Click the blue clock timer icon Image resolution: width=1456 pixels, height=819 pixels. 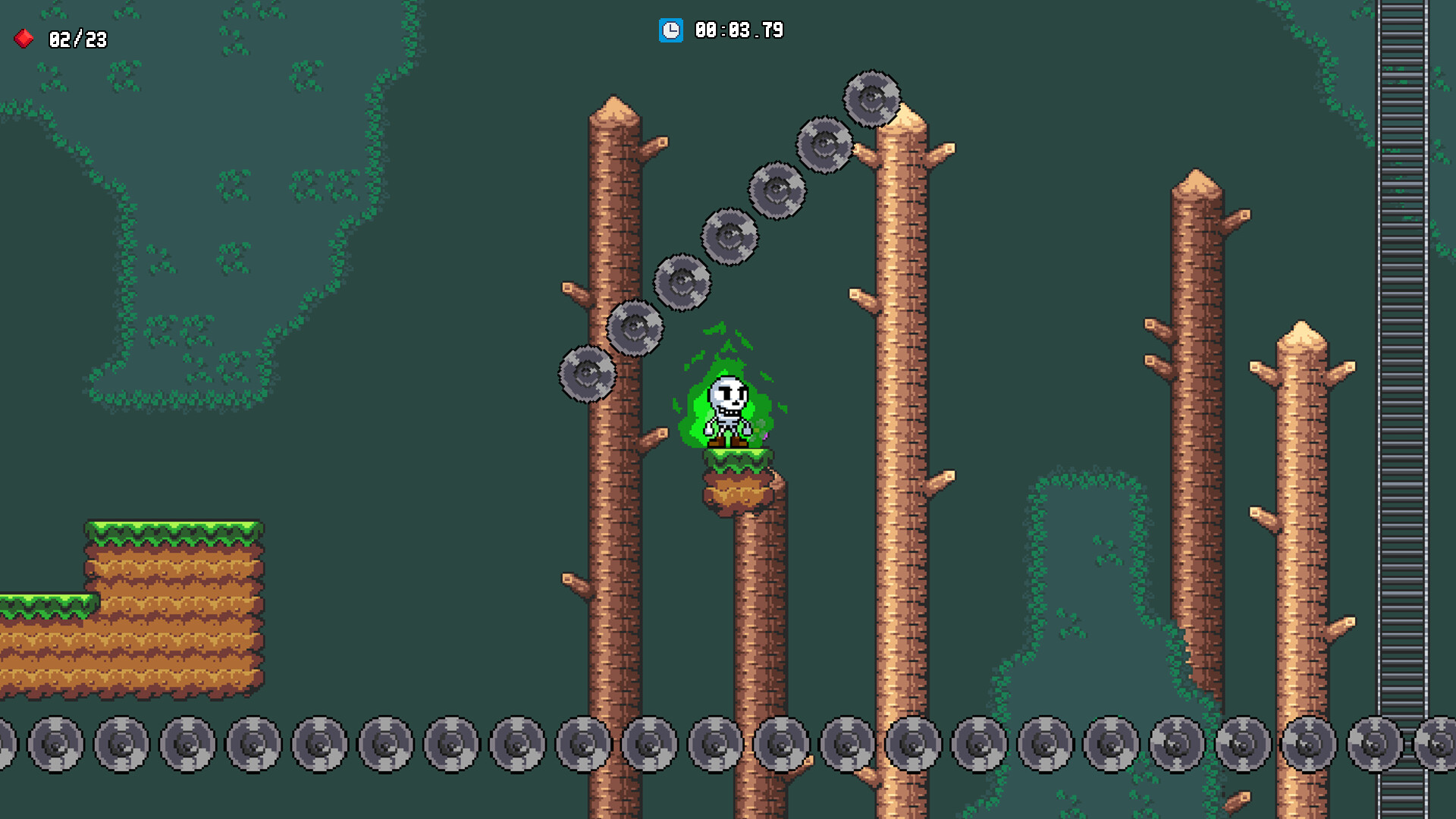tap(670, 31)
